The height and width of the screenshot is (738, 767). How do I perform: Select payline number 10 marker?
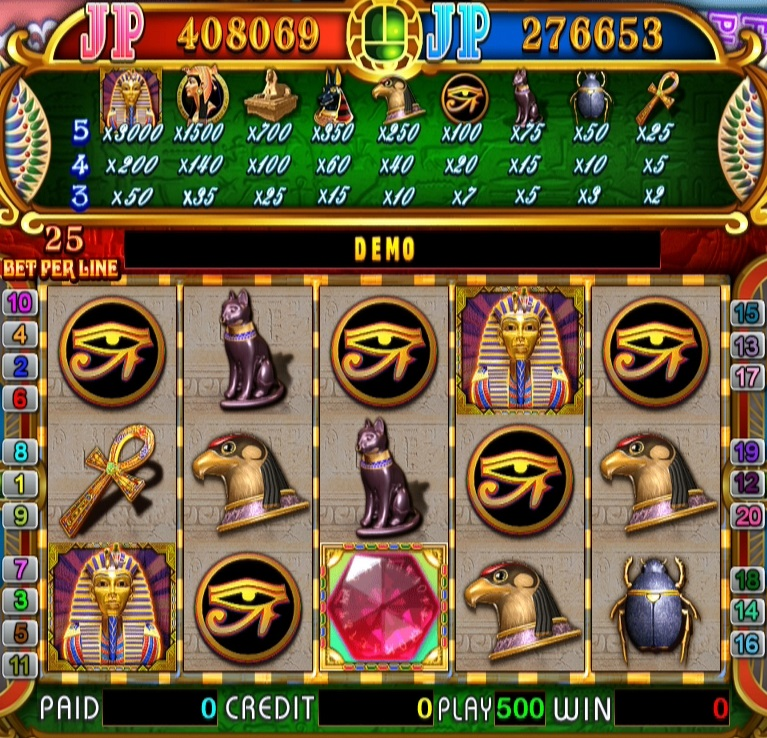[20, 302]
